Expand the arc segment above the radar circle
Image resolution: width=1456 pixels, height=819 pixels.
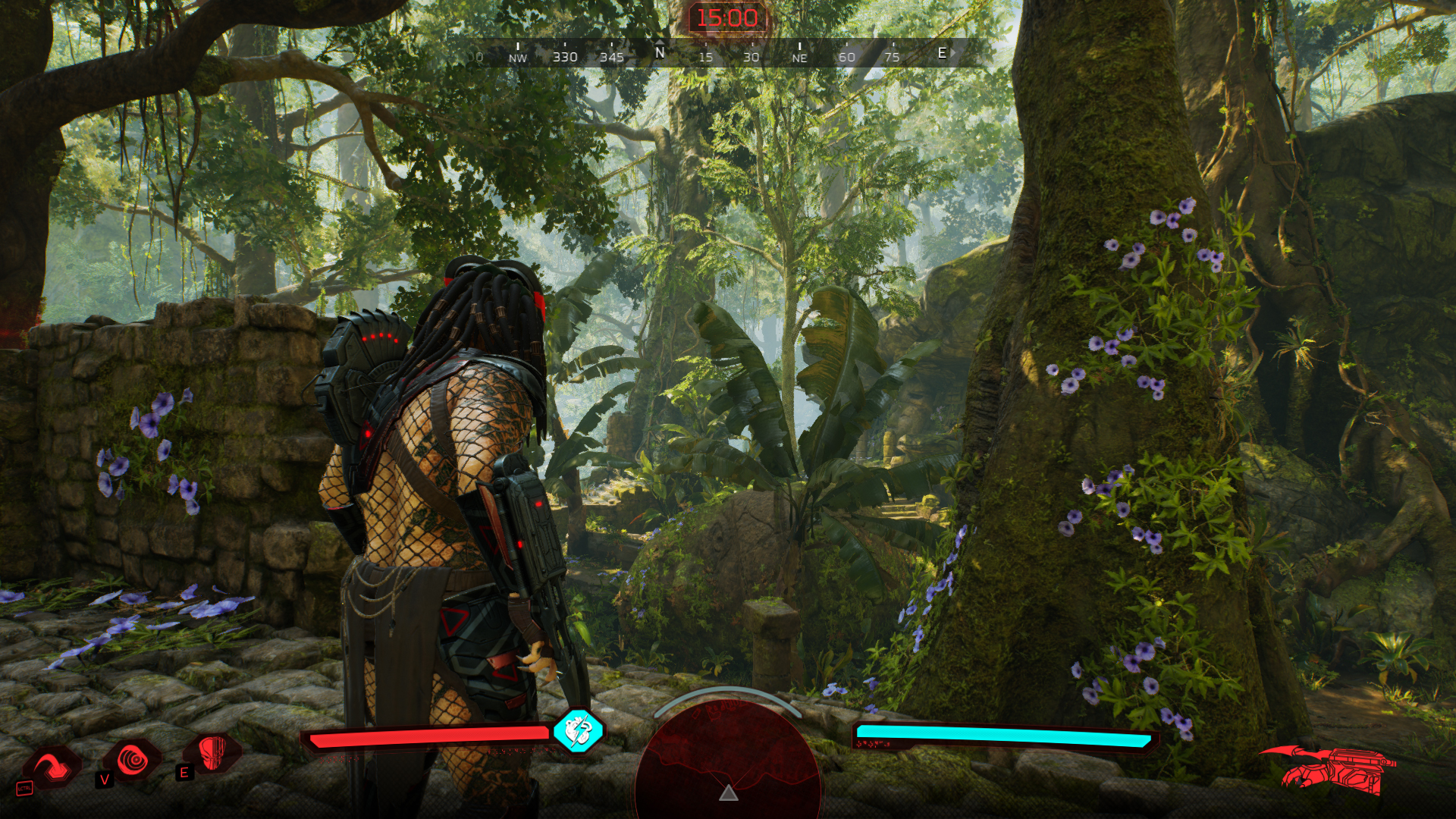[x=726, y=692]
